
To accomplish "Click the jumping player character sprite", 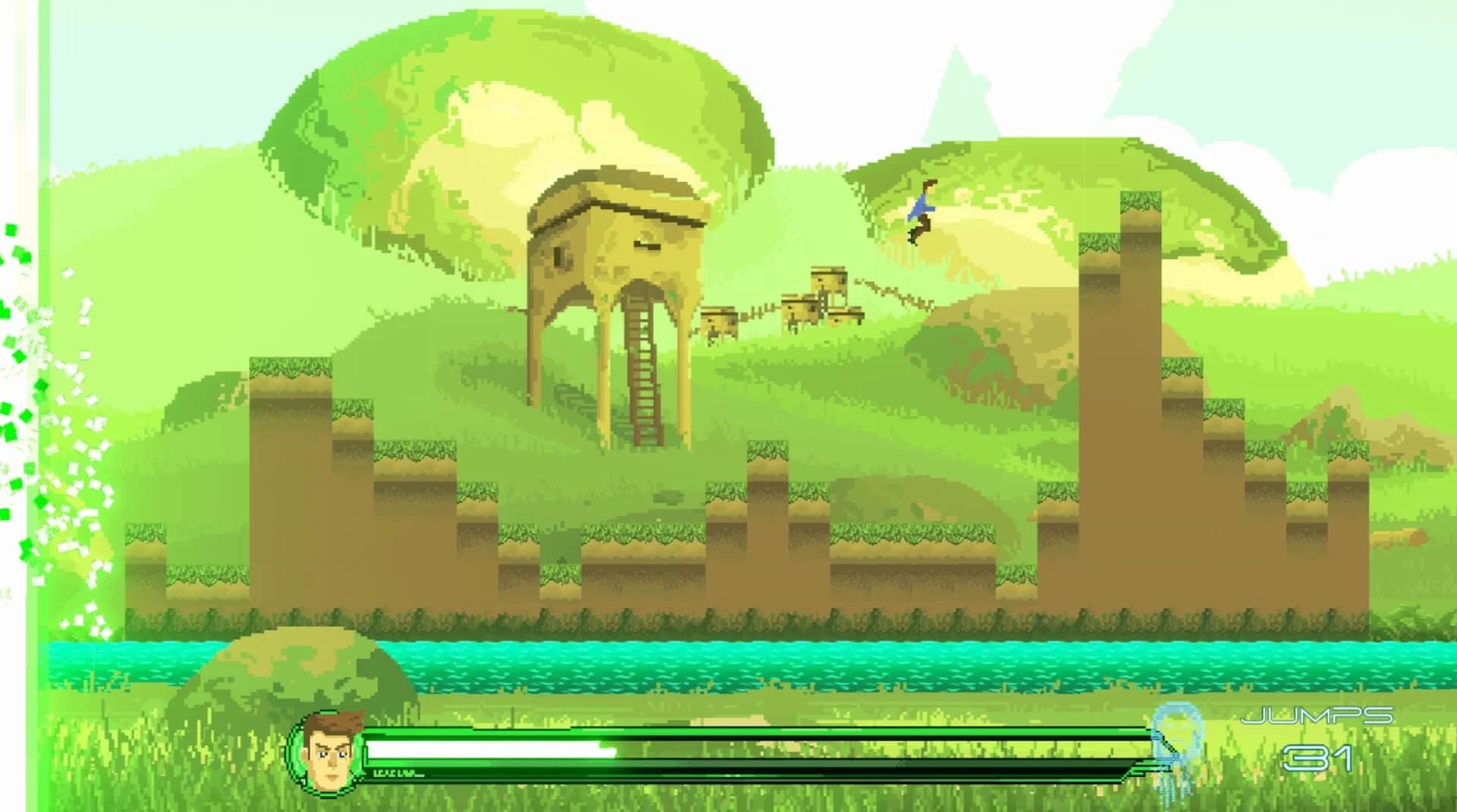I will coord(920,214).
